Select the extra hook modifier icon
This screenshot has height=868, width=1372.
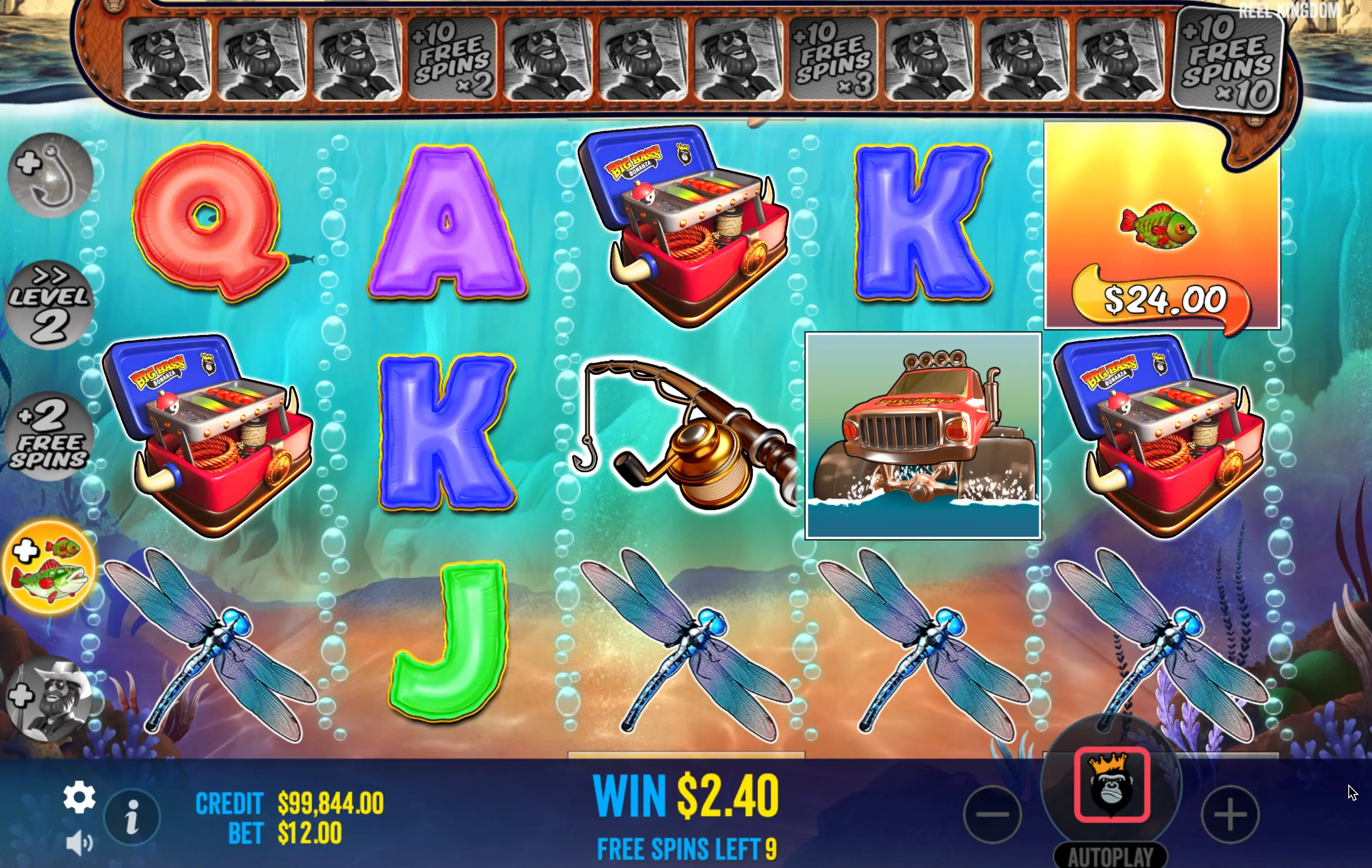click(x=50, y=176)
